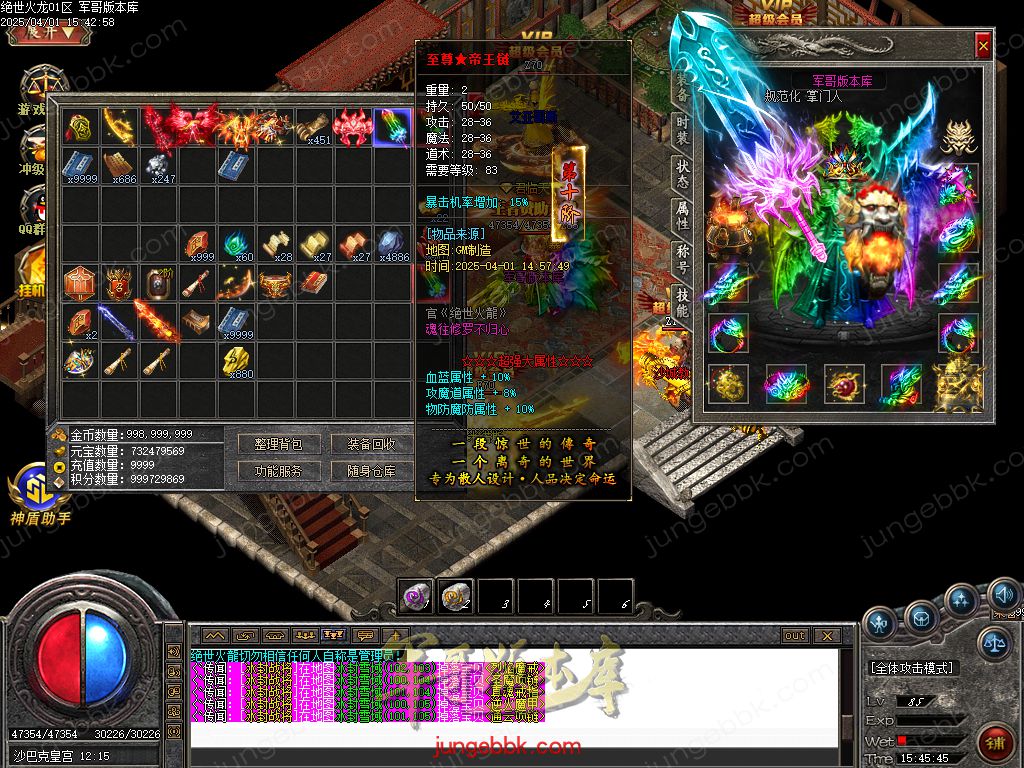Open the 随身仓库 portable warehouse
This screenshot has height=768, width=1024.
pyautogui.click(x=371, y=471)
